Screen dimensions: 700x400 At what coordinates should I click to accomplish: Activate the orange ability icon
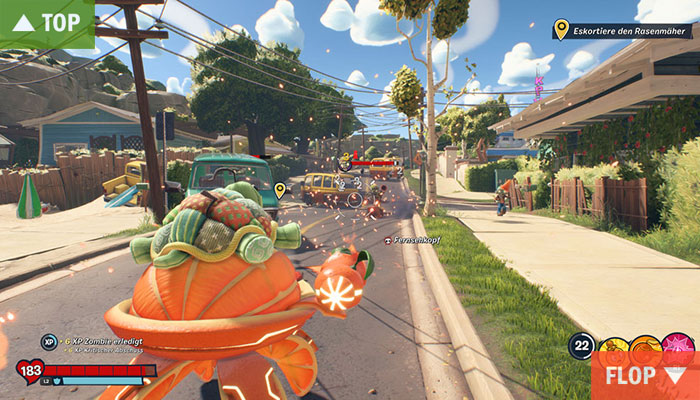[645, 343]
